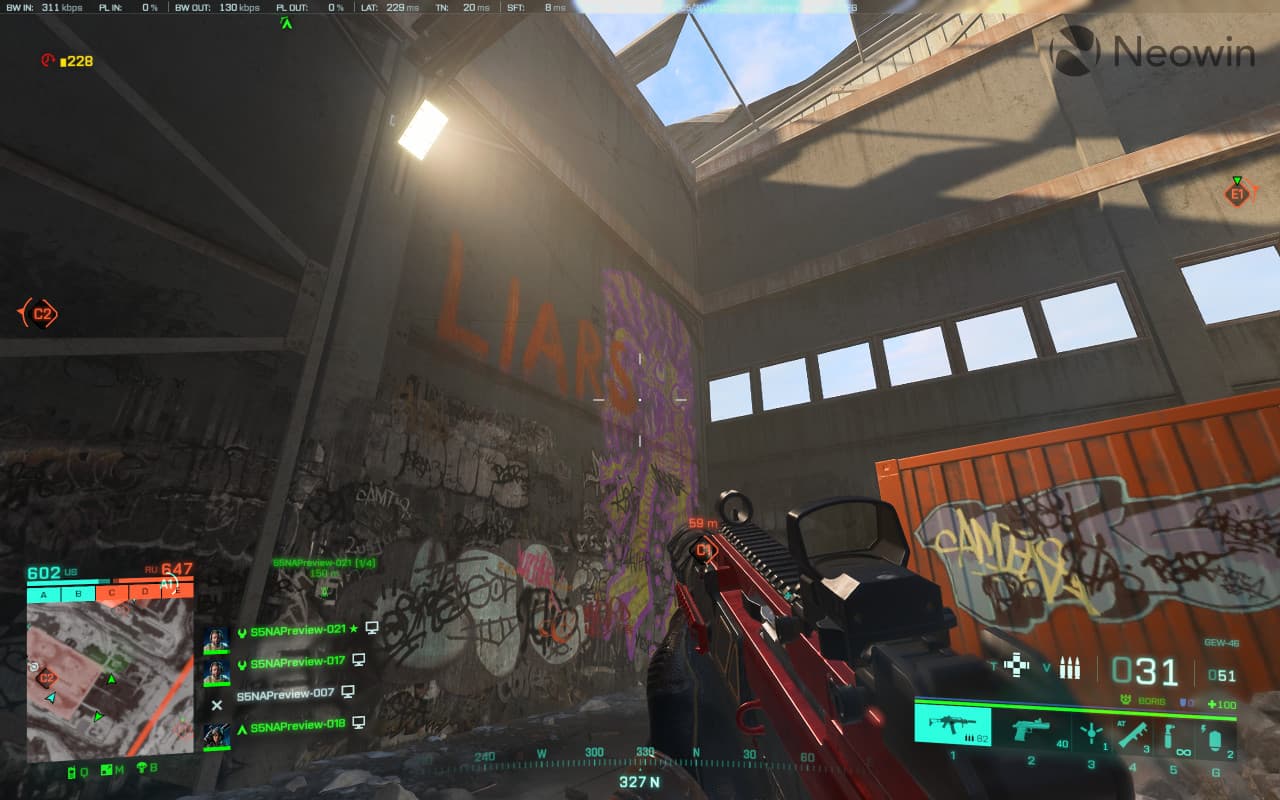
Task: Click objective D on the flag bar
Action: click(x=145, y=592)
